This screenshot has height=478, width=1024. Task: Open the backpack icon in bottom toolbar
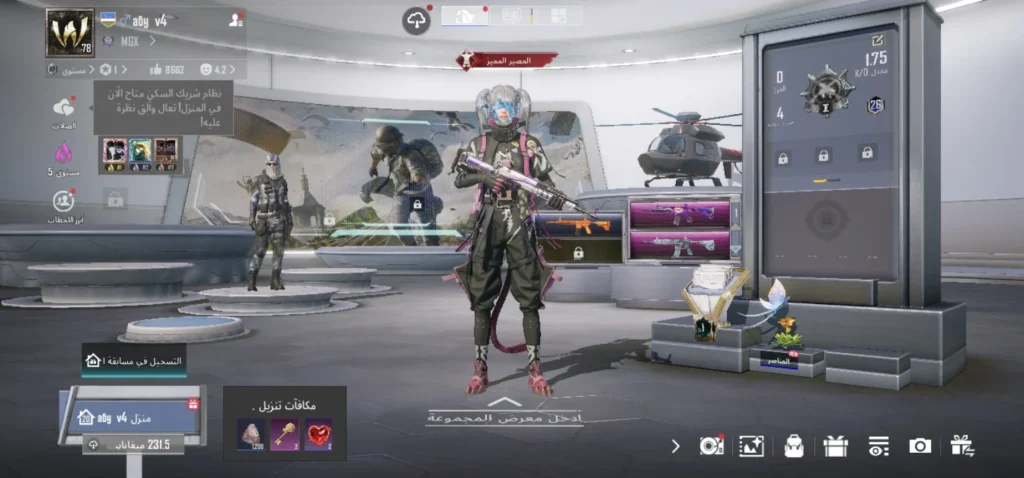pyautogui.click(x=794, y=446)
